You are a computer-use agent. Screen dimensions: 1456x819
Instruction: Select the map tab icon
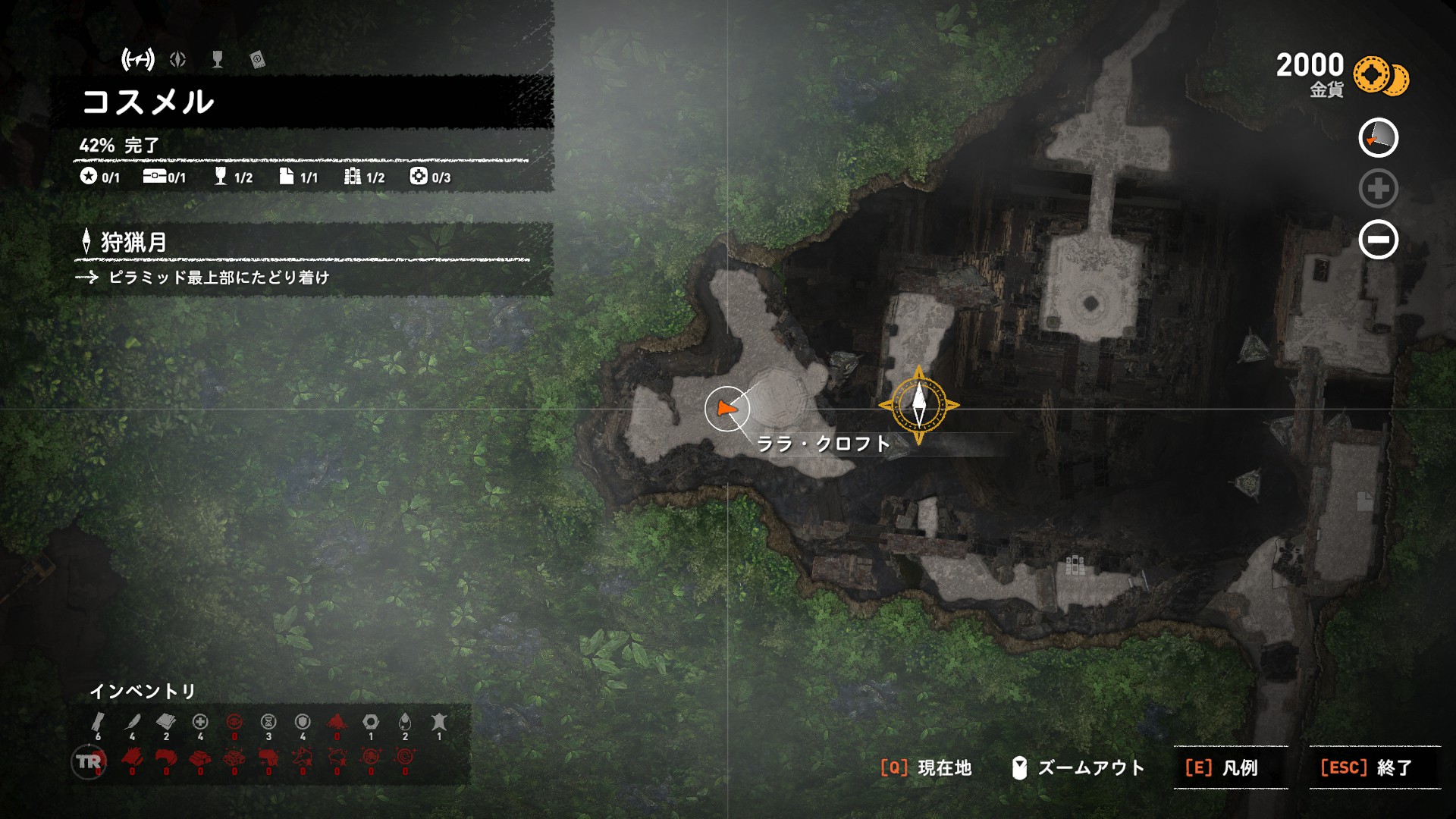click(138, 59)
